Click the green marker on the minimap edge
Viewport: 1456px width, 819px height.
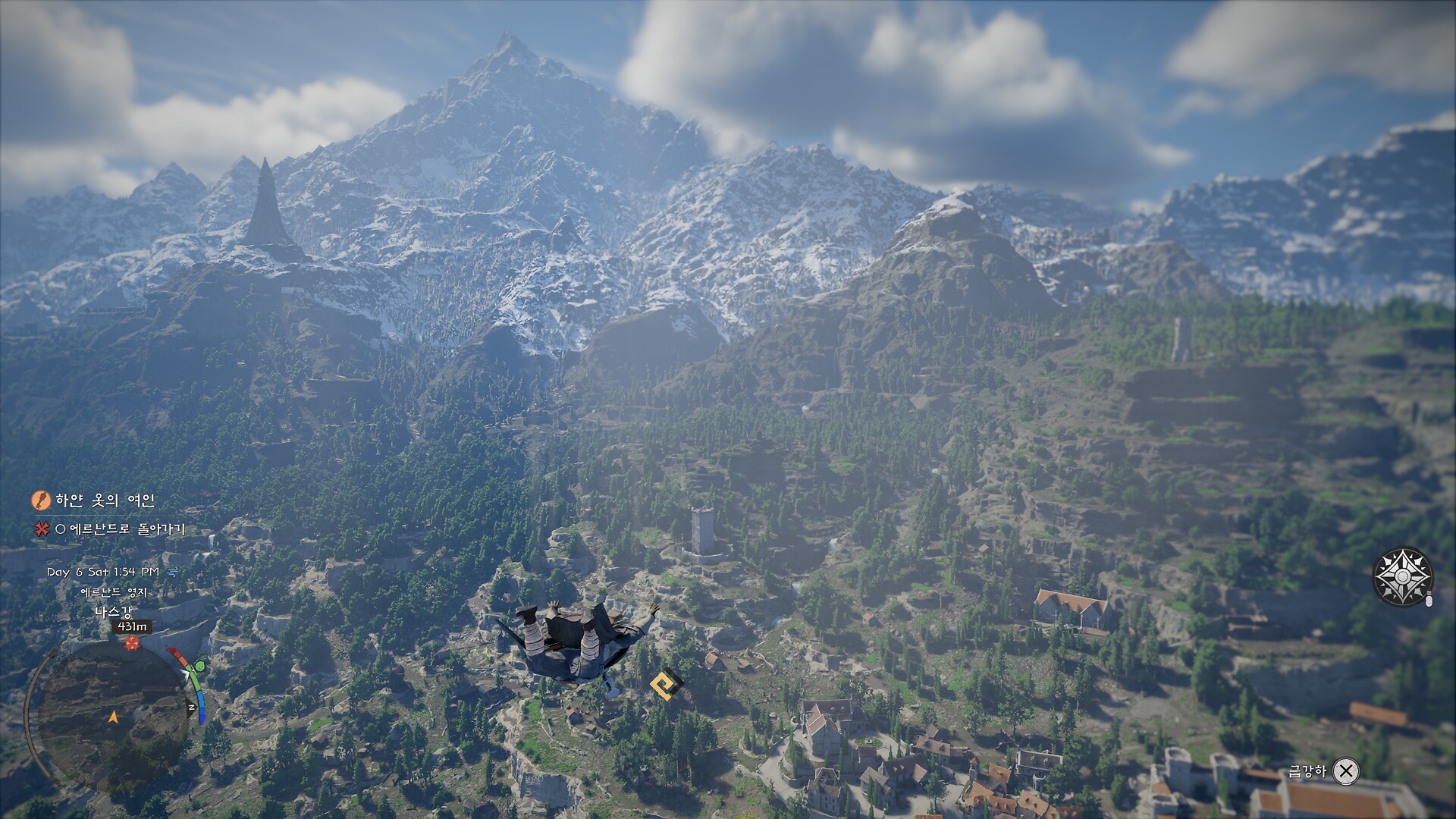[x=200, y=667]
